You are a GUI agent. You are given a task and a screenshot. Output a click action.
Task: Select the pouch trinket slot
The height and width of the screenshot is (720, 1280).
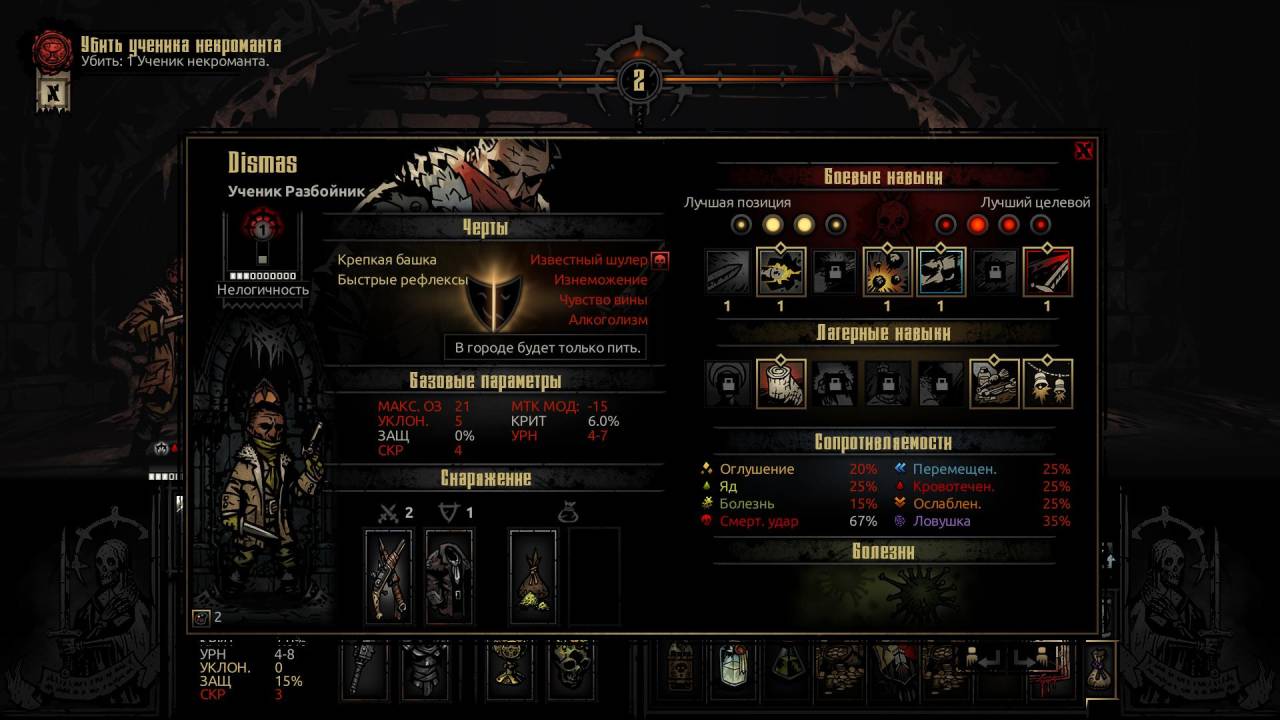pos(535,577)
